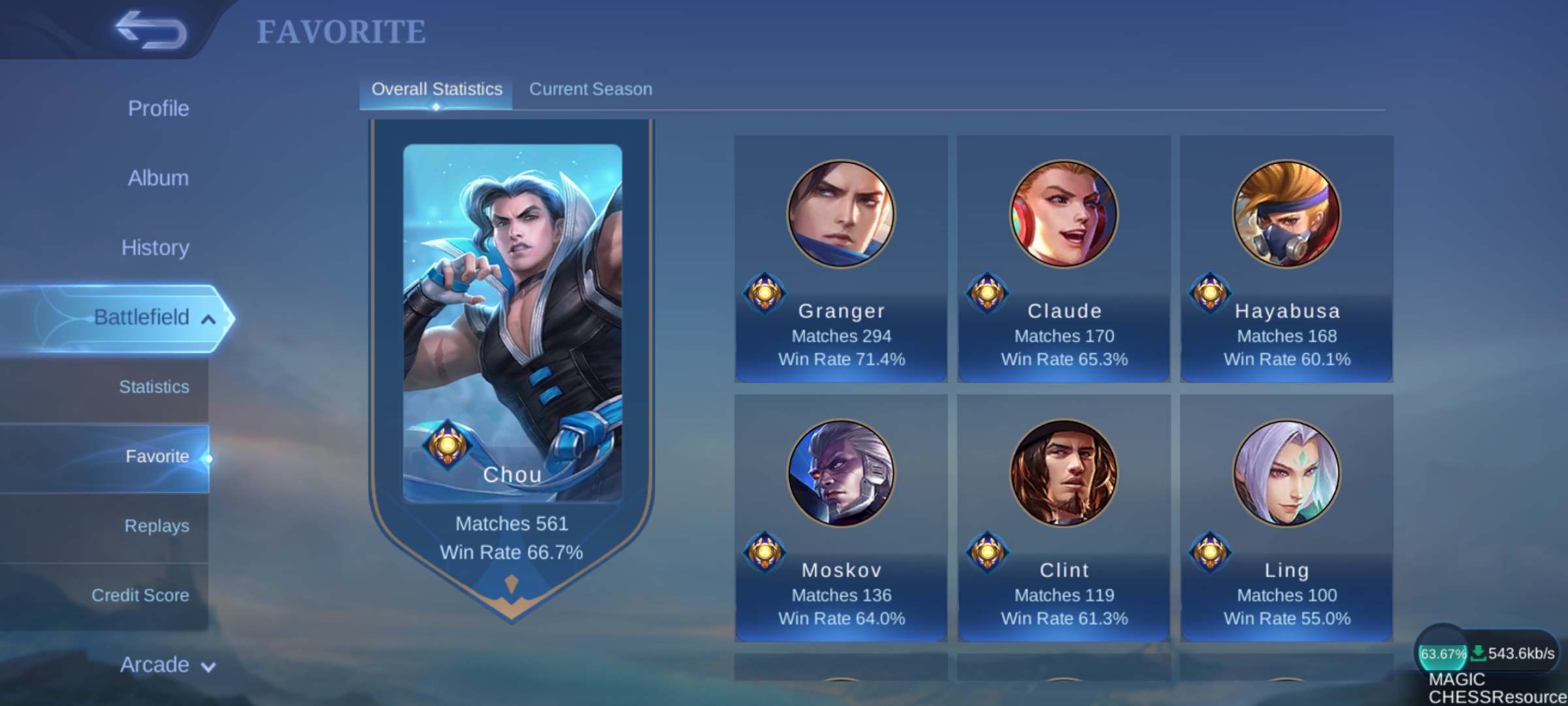Open the Profile menu entry
Image resolution: width=1568 pixels, height=706 pixels.
158,109
